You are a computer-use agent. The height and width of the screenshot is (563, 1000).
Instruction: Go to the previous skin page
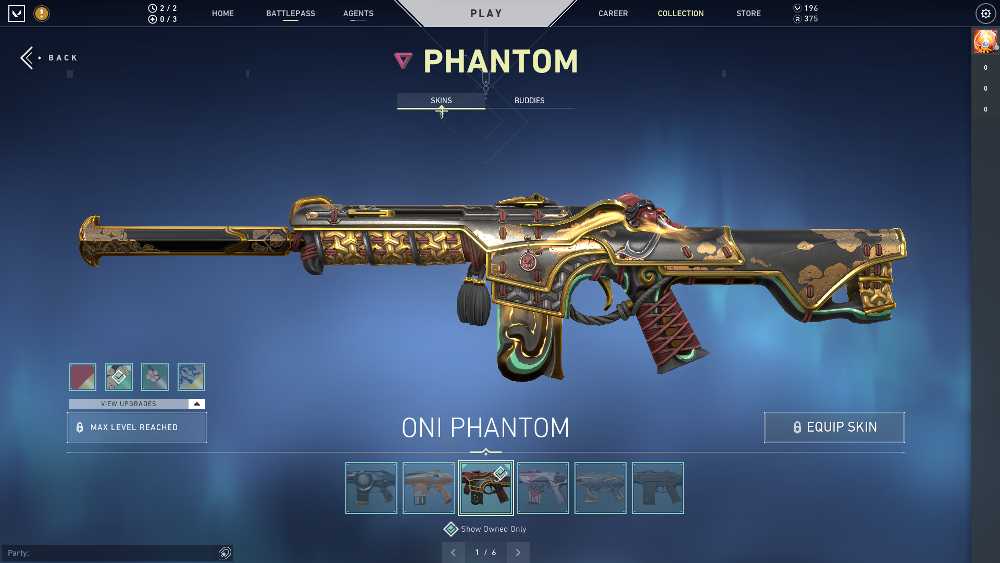(453, 552)
